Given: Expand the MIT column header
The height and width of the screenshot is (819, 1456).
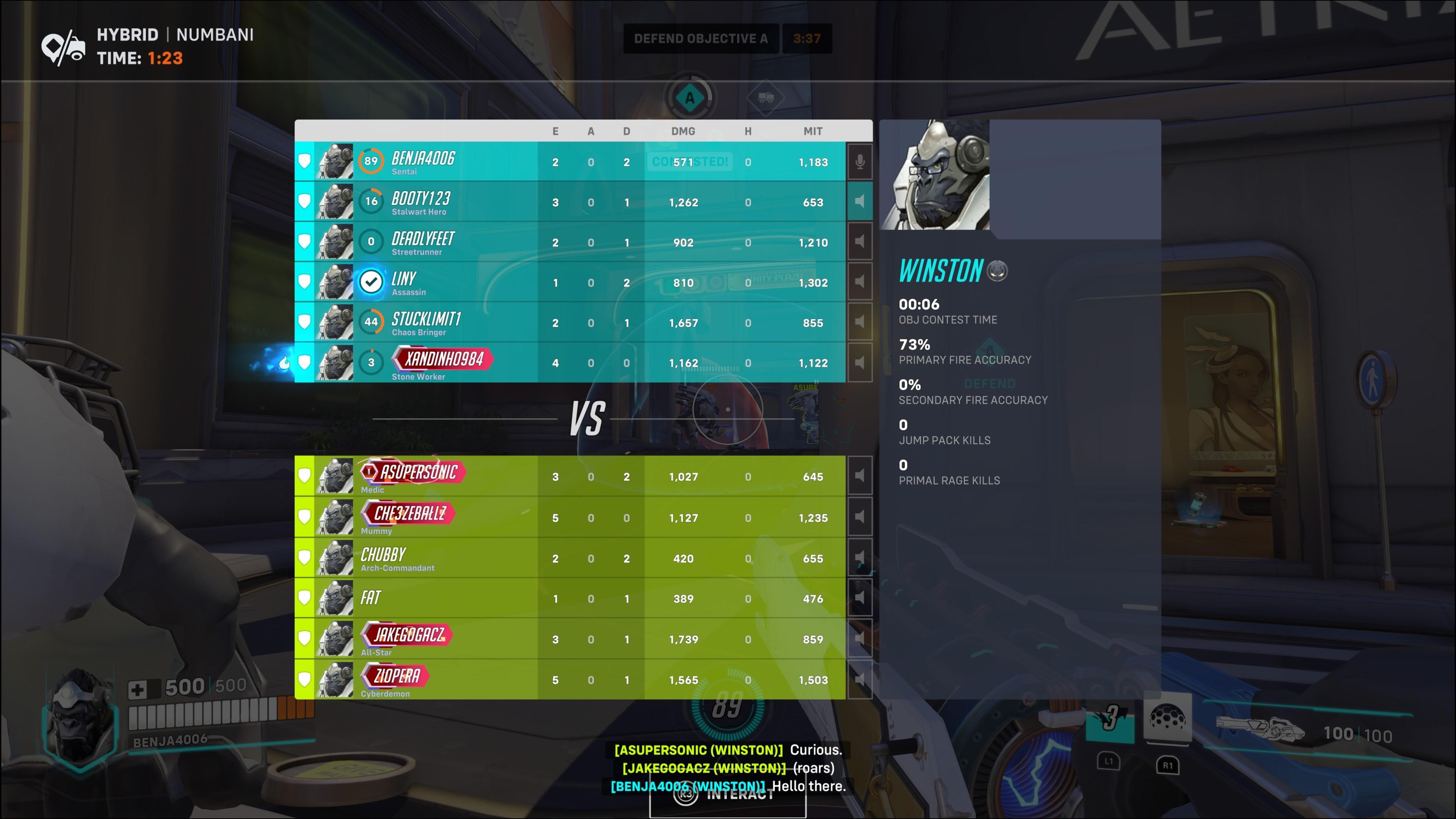Looking at the screenshot, I should pos(813,130).
